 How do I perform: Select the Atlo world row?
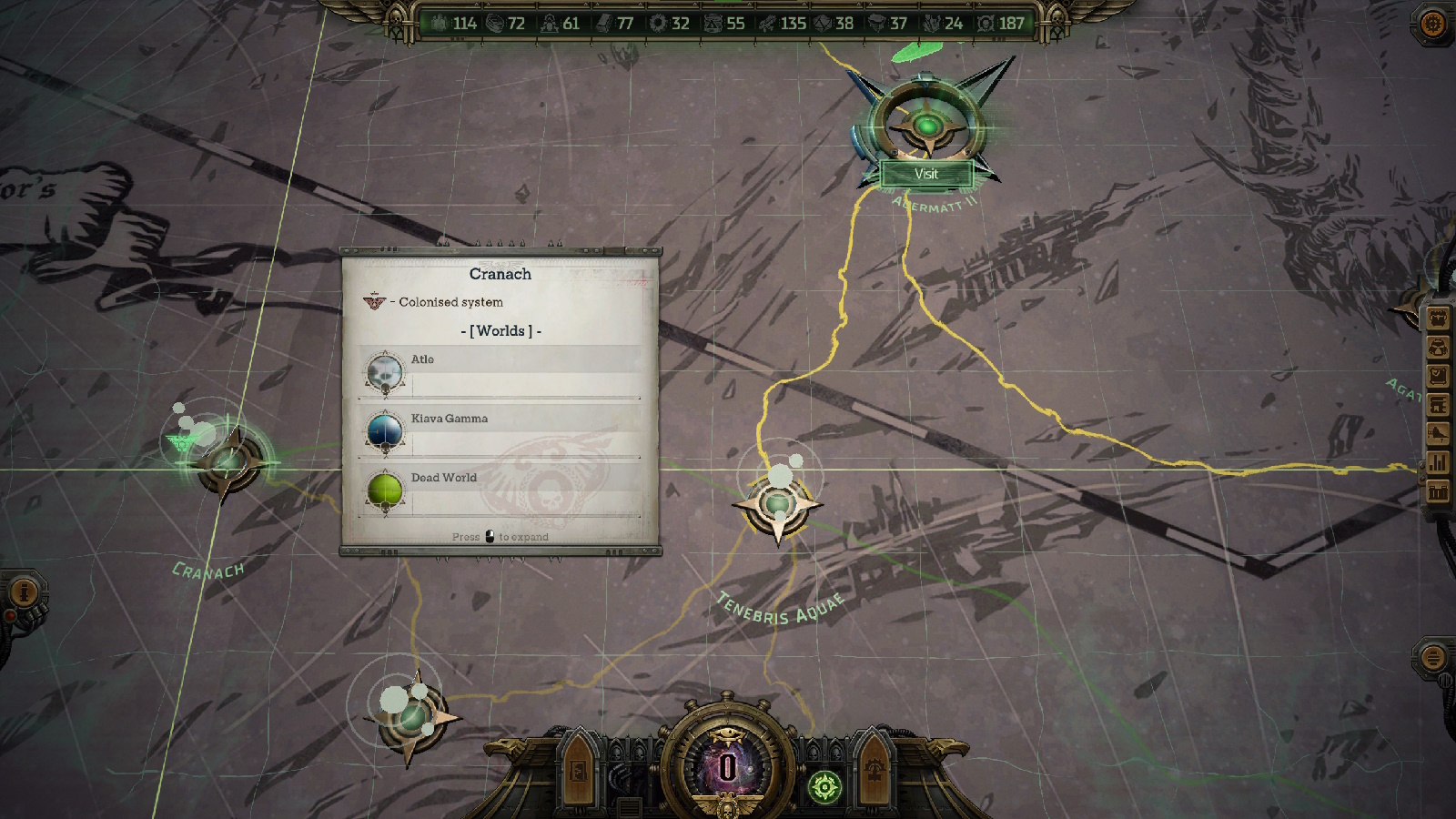(x=500, y=372)
